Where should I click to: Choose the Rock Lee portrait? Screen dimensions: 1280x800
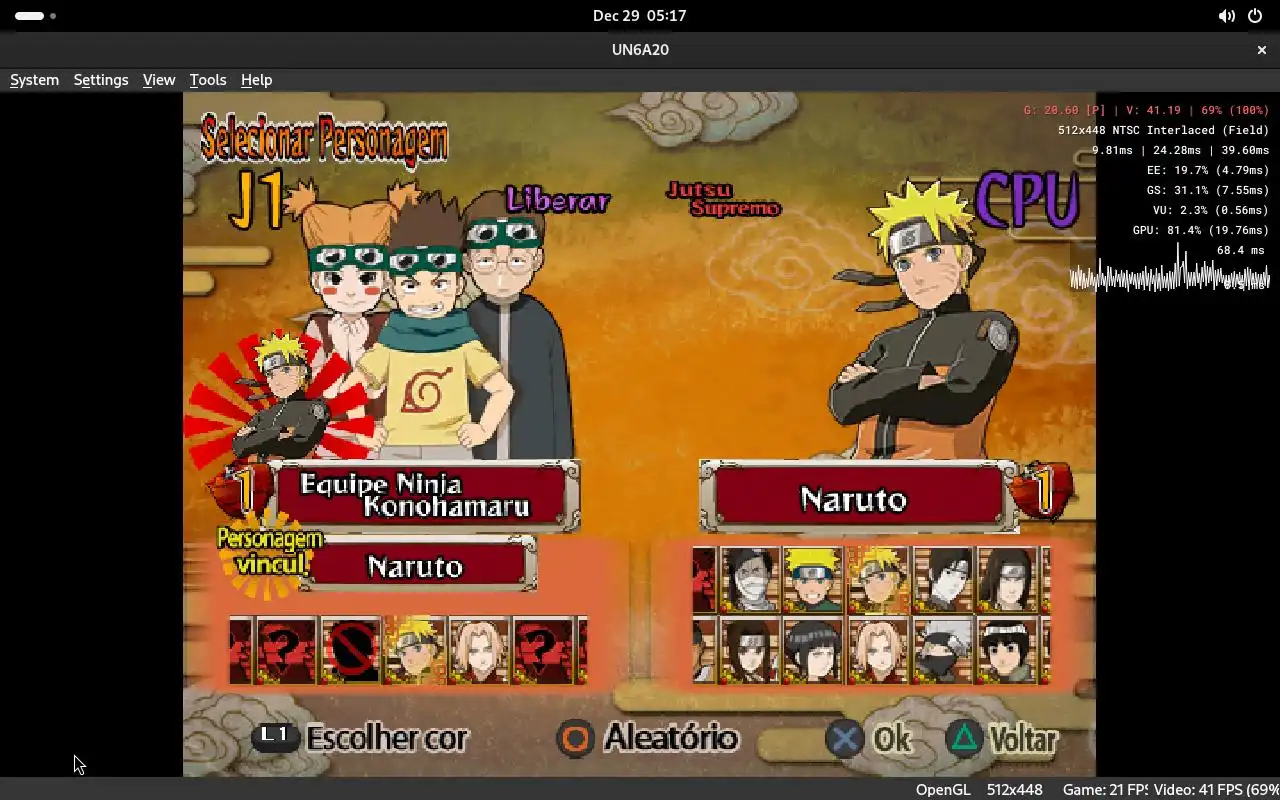pyautogui.click(x=1007, y=650)
